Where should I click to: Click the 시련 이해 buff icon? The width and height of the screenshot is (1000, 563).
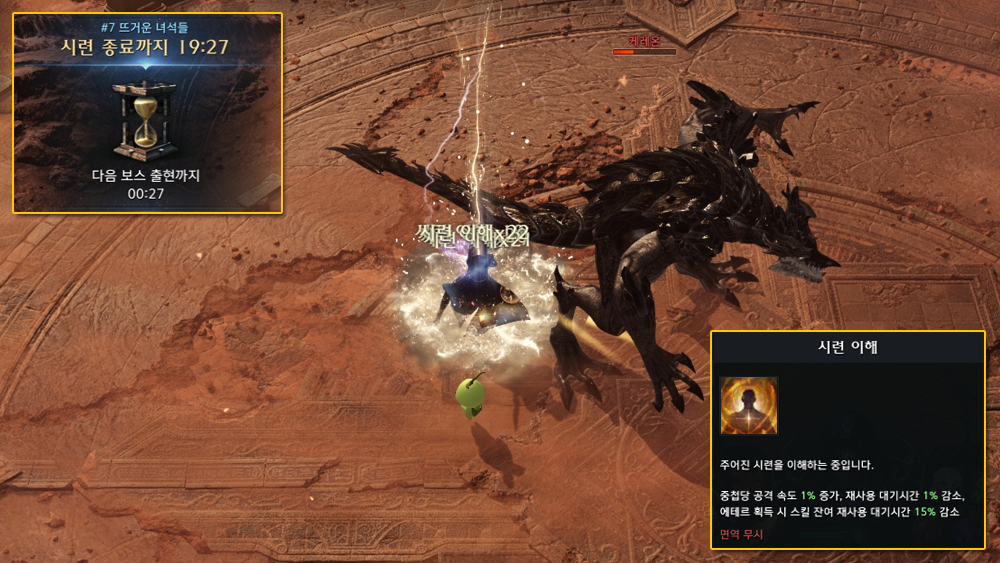click(749, 406)
